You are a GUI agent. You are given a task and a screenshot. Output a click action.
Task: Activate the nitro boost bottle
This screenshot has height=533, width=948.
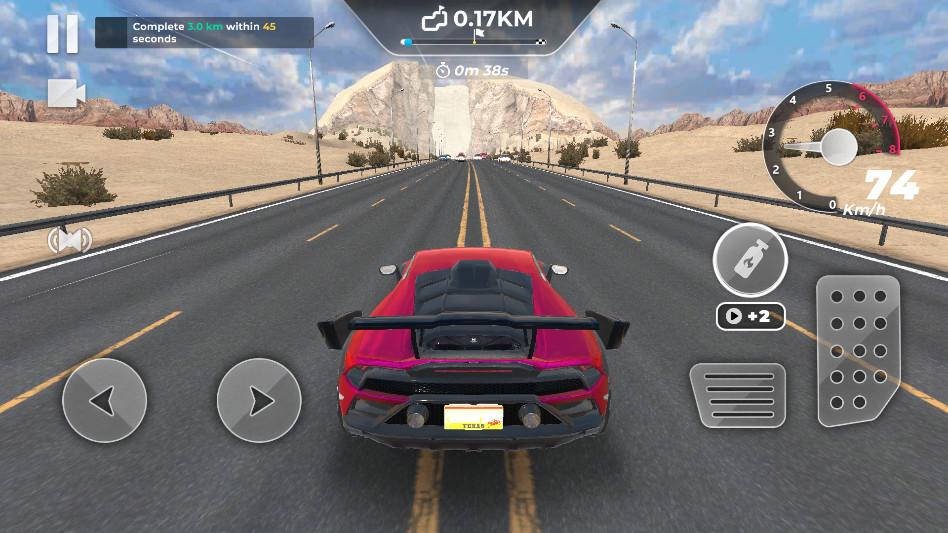(x=750, y=260)
